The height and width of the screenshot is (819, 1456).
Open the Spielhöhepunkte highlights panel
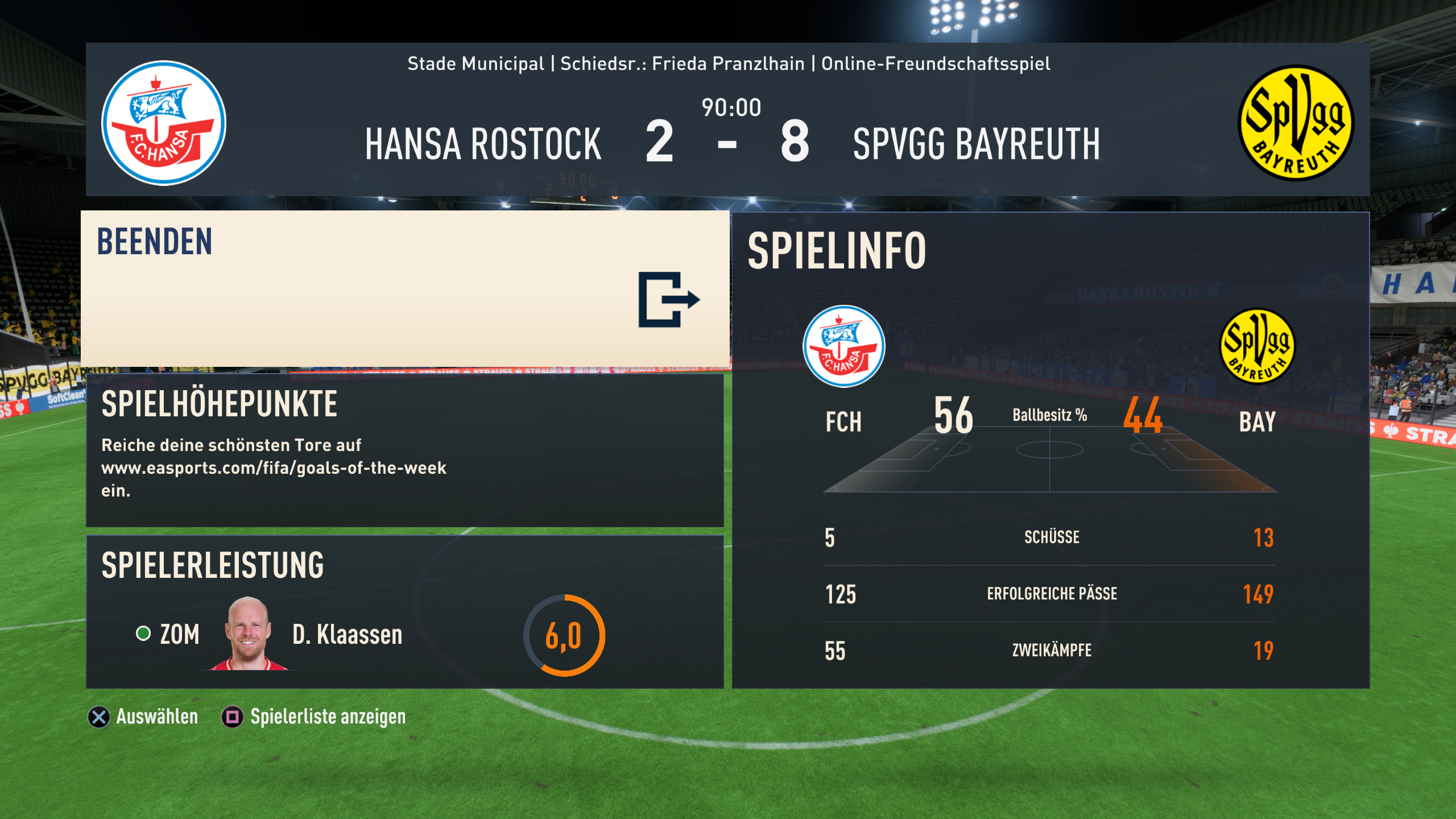pos(405,450)
